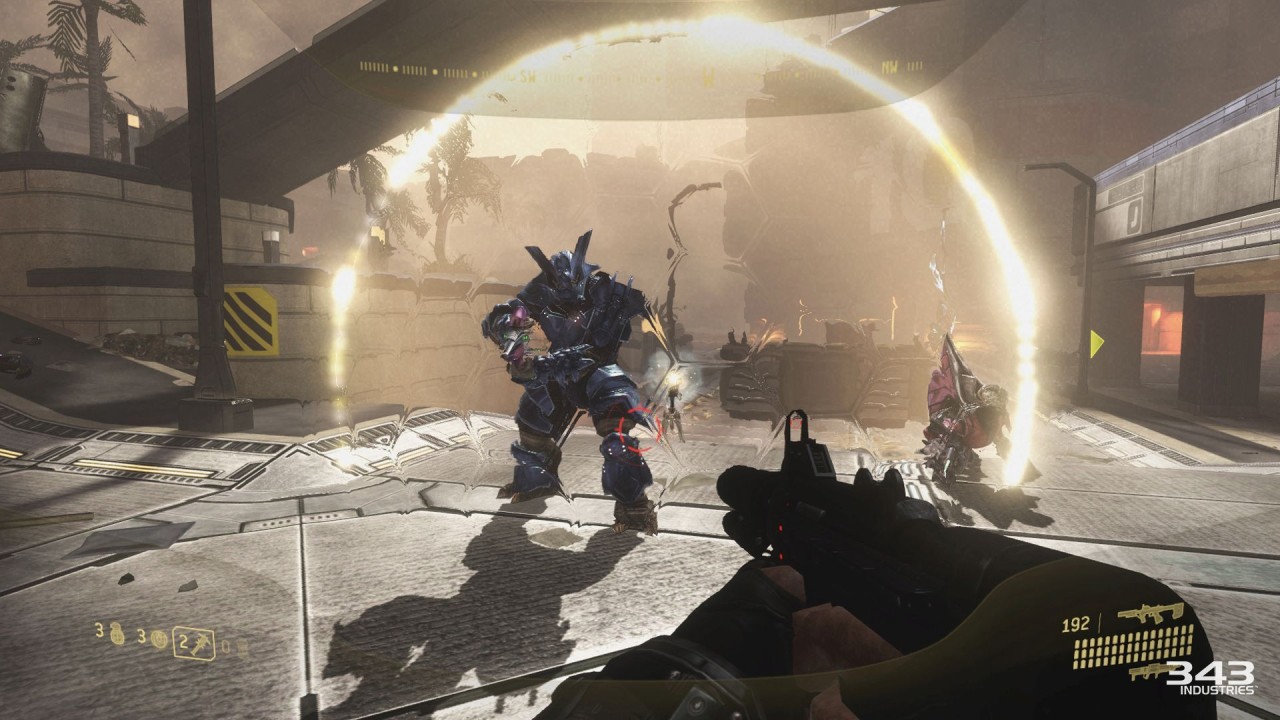
Task: Choose the round plasma grenade icon
Action: point(159,639)
